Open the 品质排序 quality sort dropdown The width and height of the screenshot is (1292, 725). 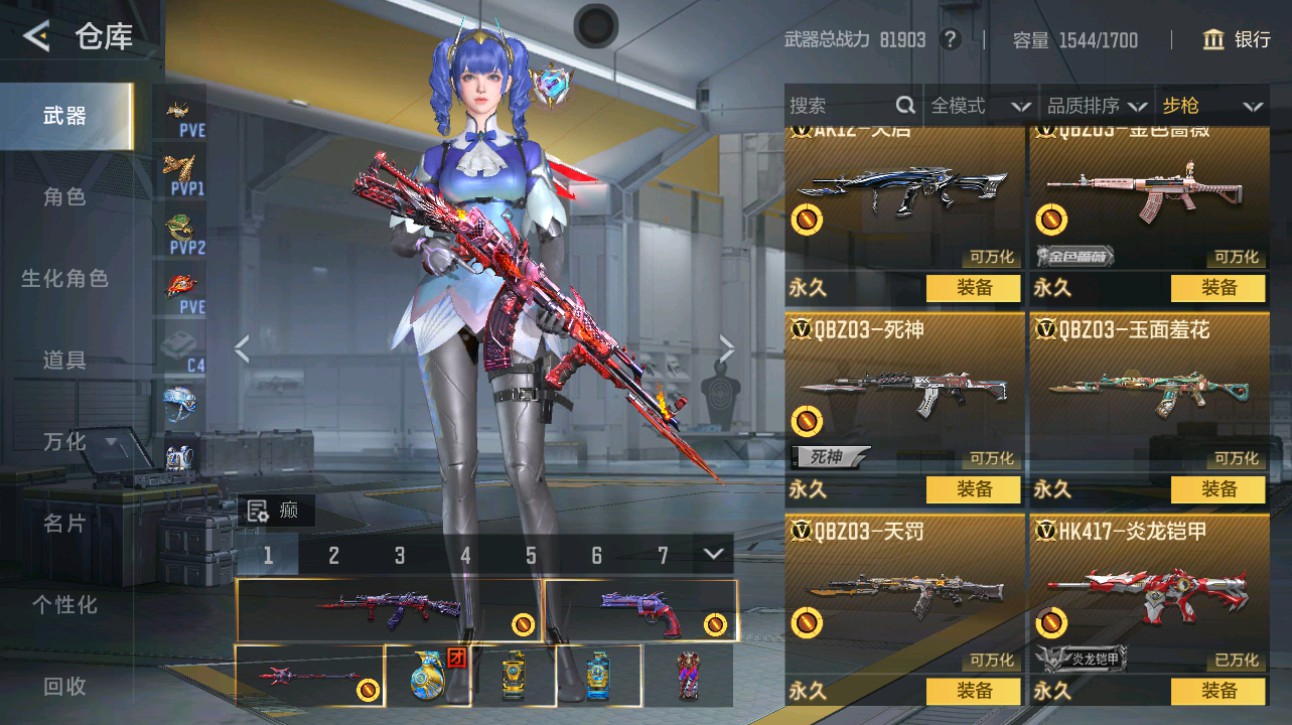(1096, 106)
